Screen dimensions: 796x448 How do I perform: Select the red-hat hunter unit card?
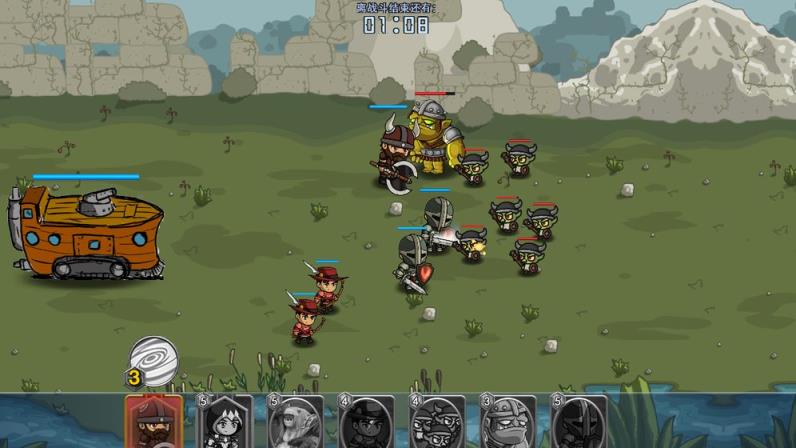[x=154, y=422]
